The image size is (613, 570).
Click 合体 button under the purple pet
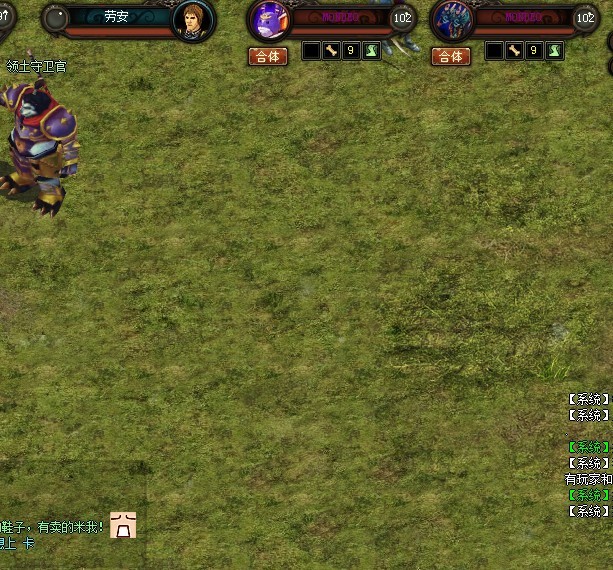(x=267, y=57)
